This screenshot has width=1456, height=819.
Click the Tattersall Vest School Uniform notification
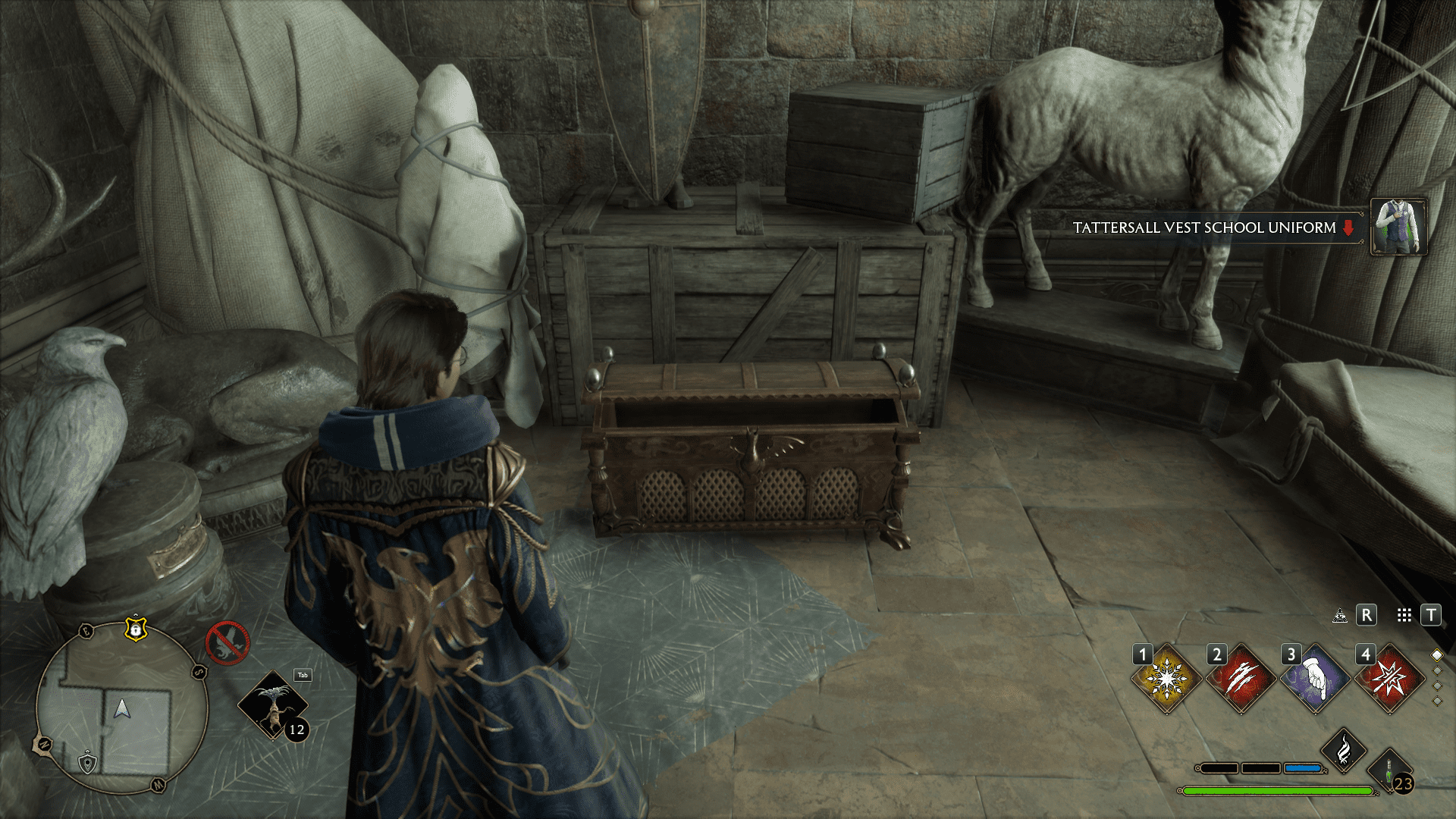tap(1206, 227)
